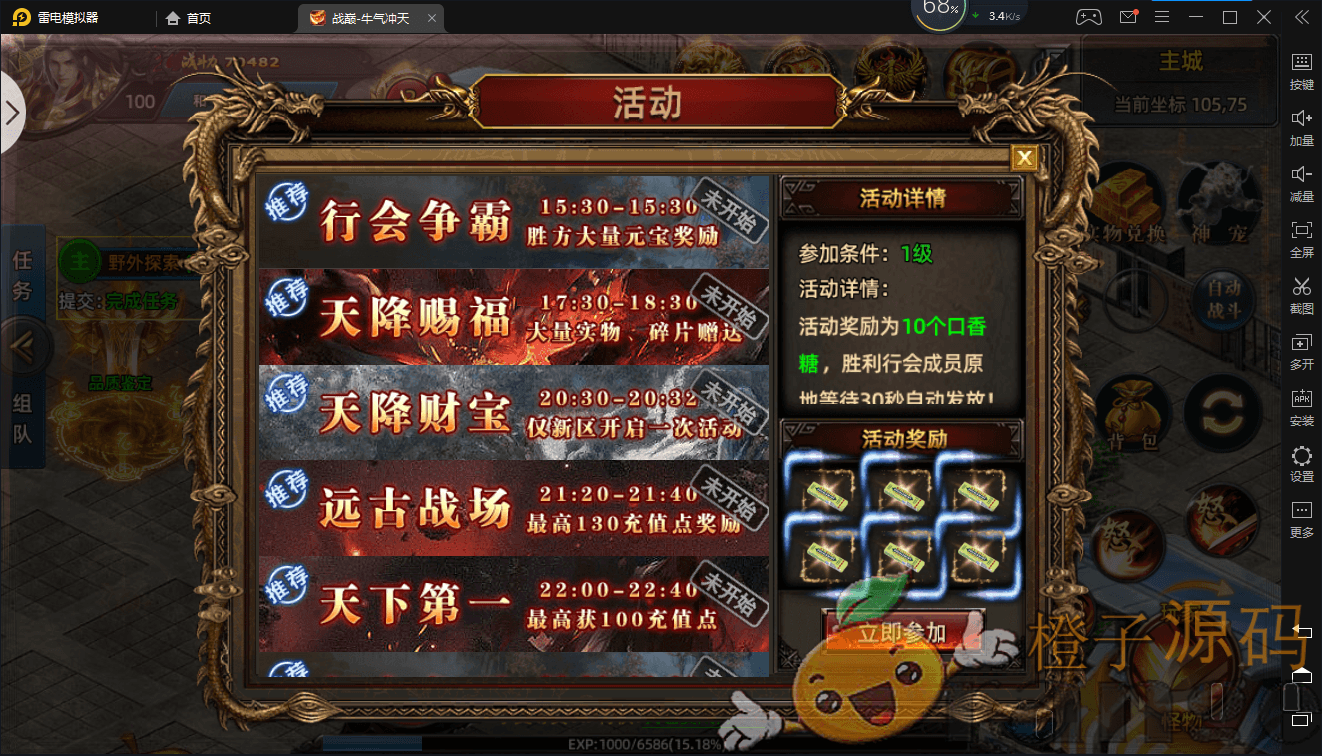Viewport: 1322px width, 756px height.
Task: Check messages via the envelope icon with red dot
Action: click(x=1128, y=16)
